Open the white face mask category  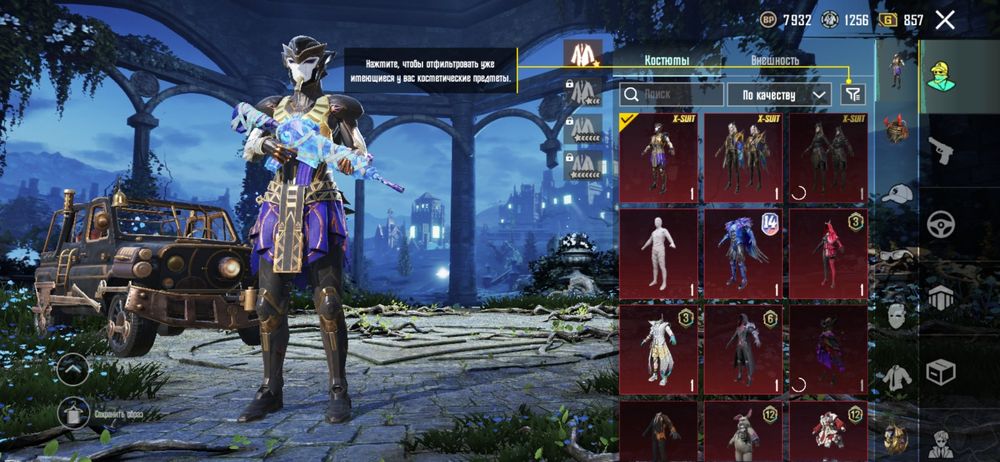[x=897, y=315]
